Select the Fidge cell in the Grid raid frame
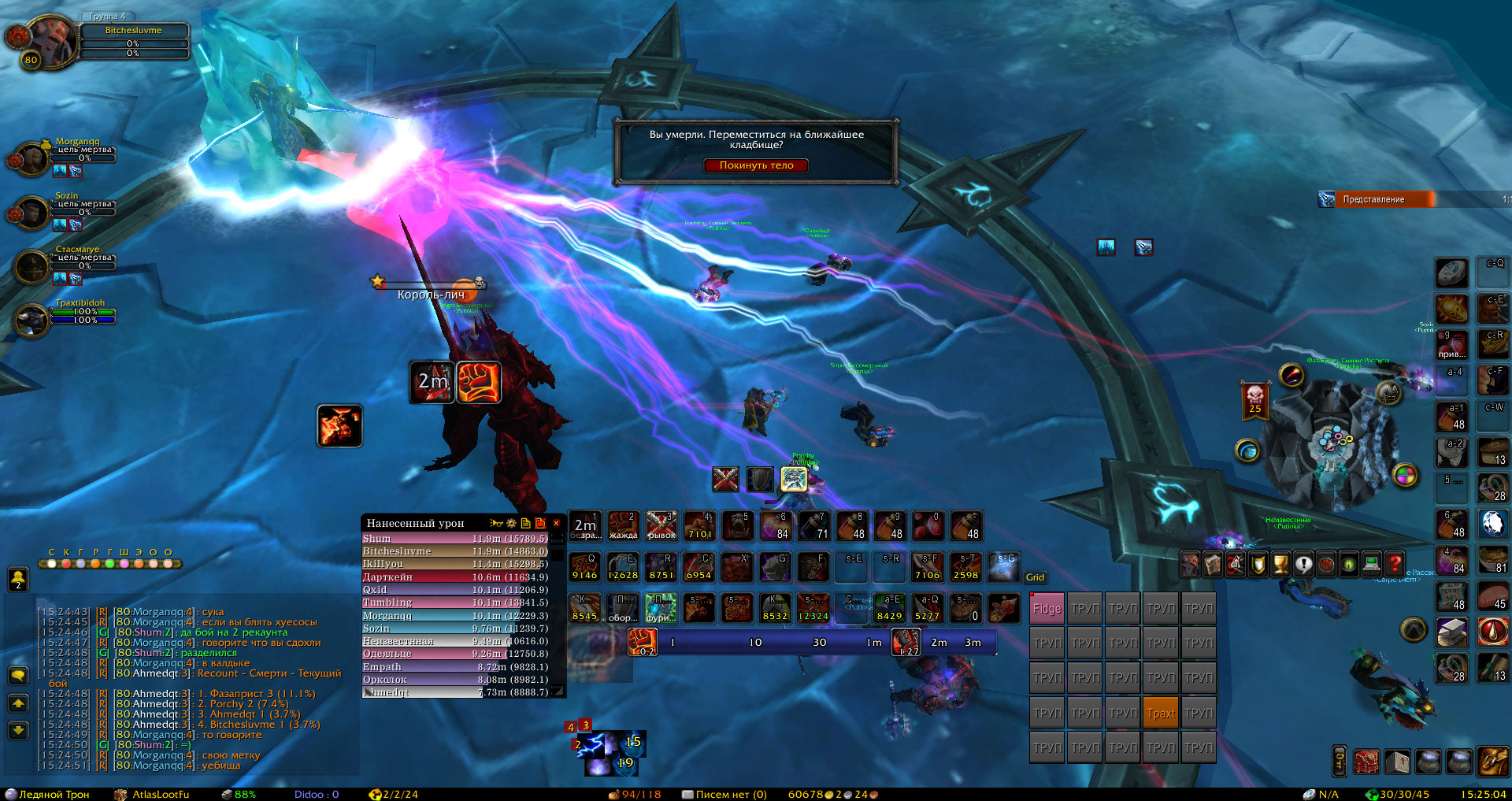 (1047, 608)
